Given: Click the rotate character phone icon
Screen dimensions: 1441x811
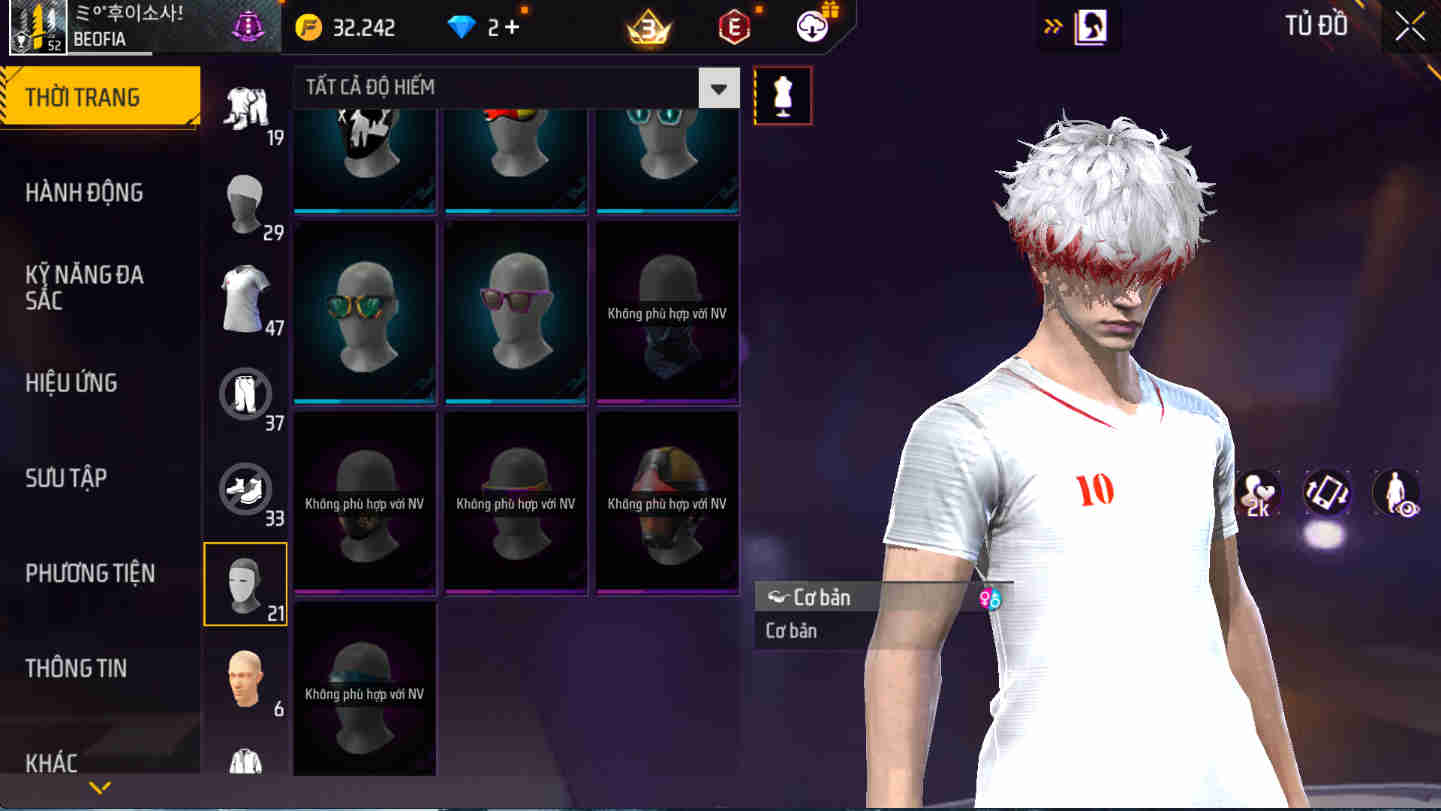Looking at the screenshot, I should [1327, 493].
